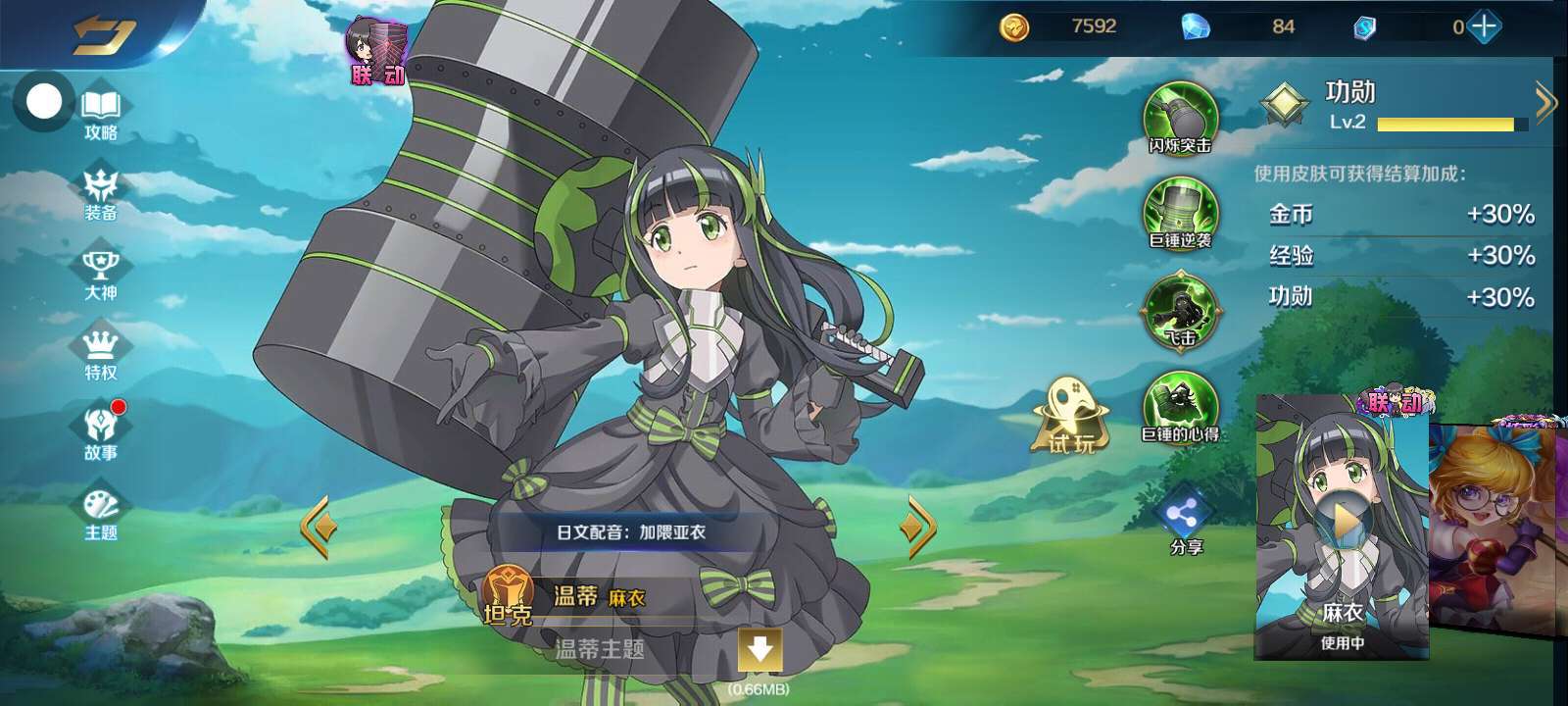
Task: Play the 麻衣 skin preview video
Action: coord(1344,523)
